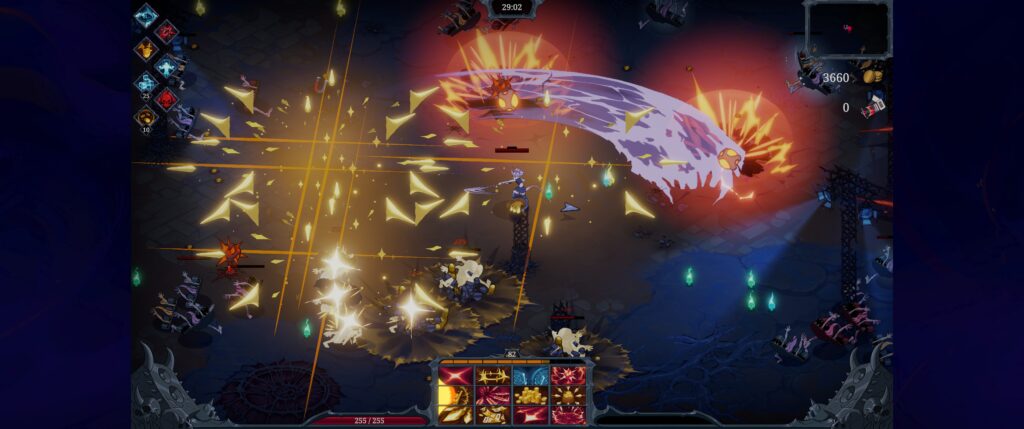This screenshot has width=1024, height=429.
Task: Choose the red spiked burst ability
Action: pos(567,376)
